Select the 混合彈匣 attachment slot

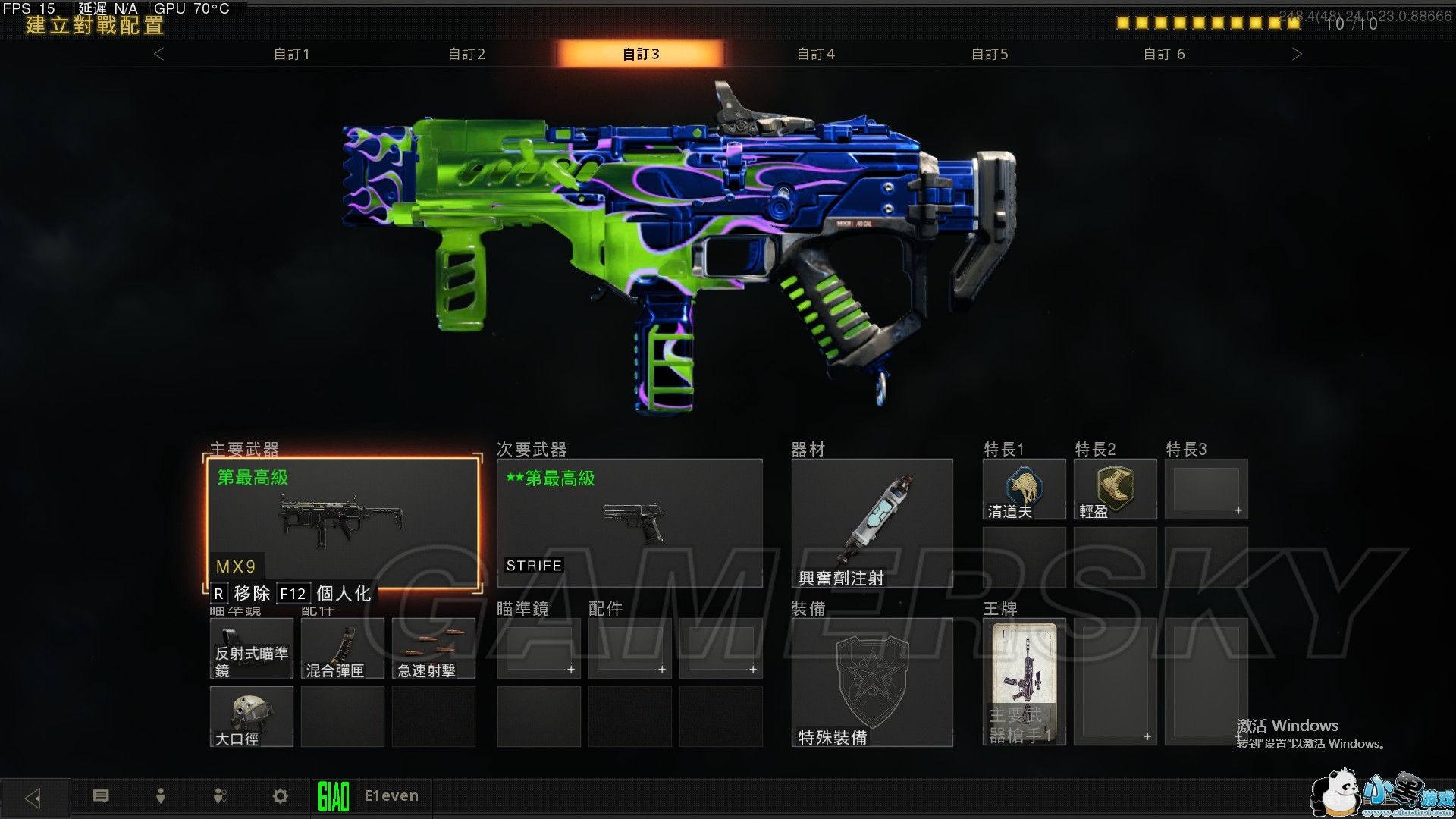tap(343, 648)
